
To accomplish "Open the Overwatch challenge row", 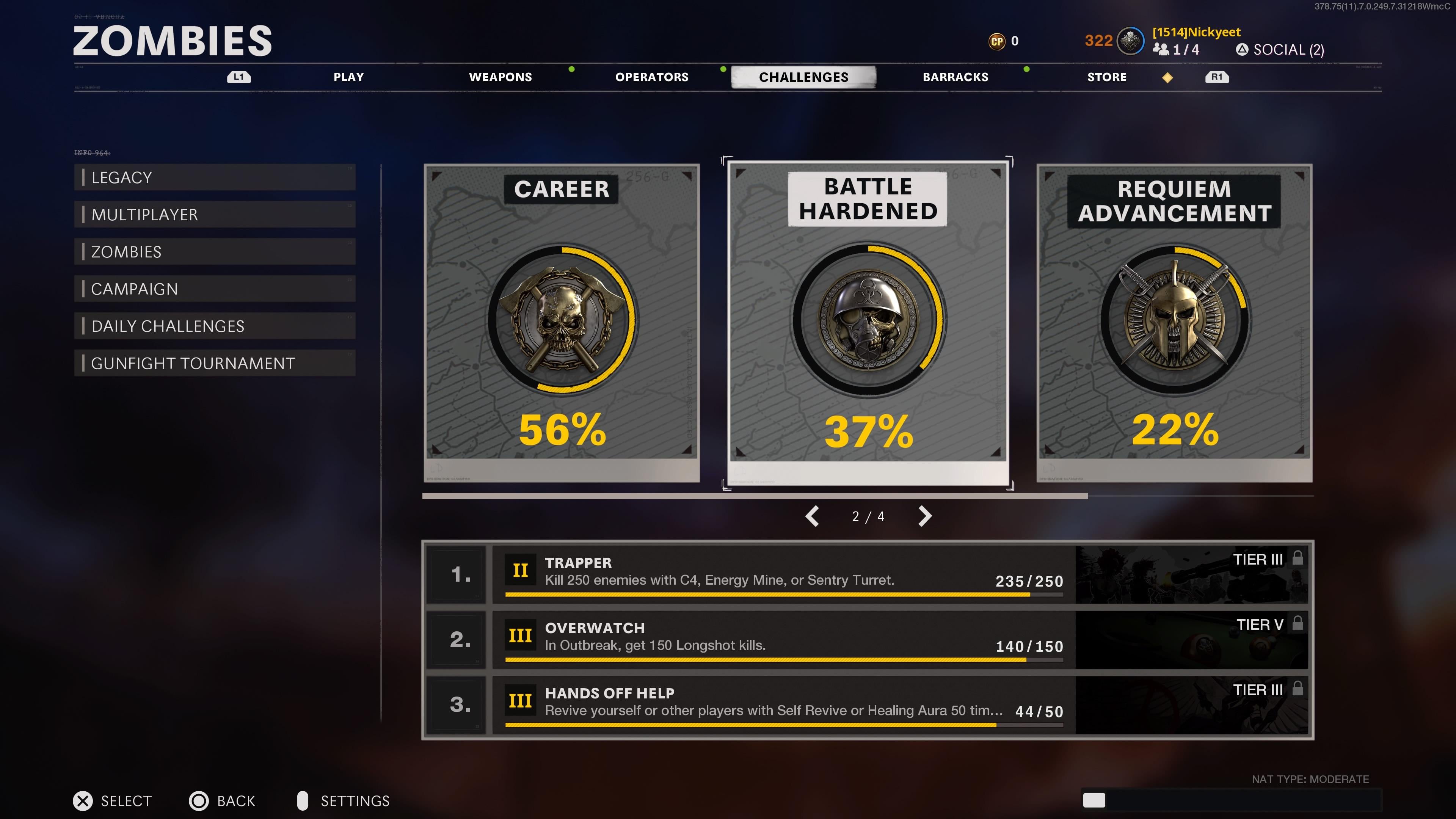I will coord(783,639).
